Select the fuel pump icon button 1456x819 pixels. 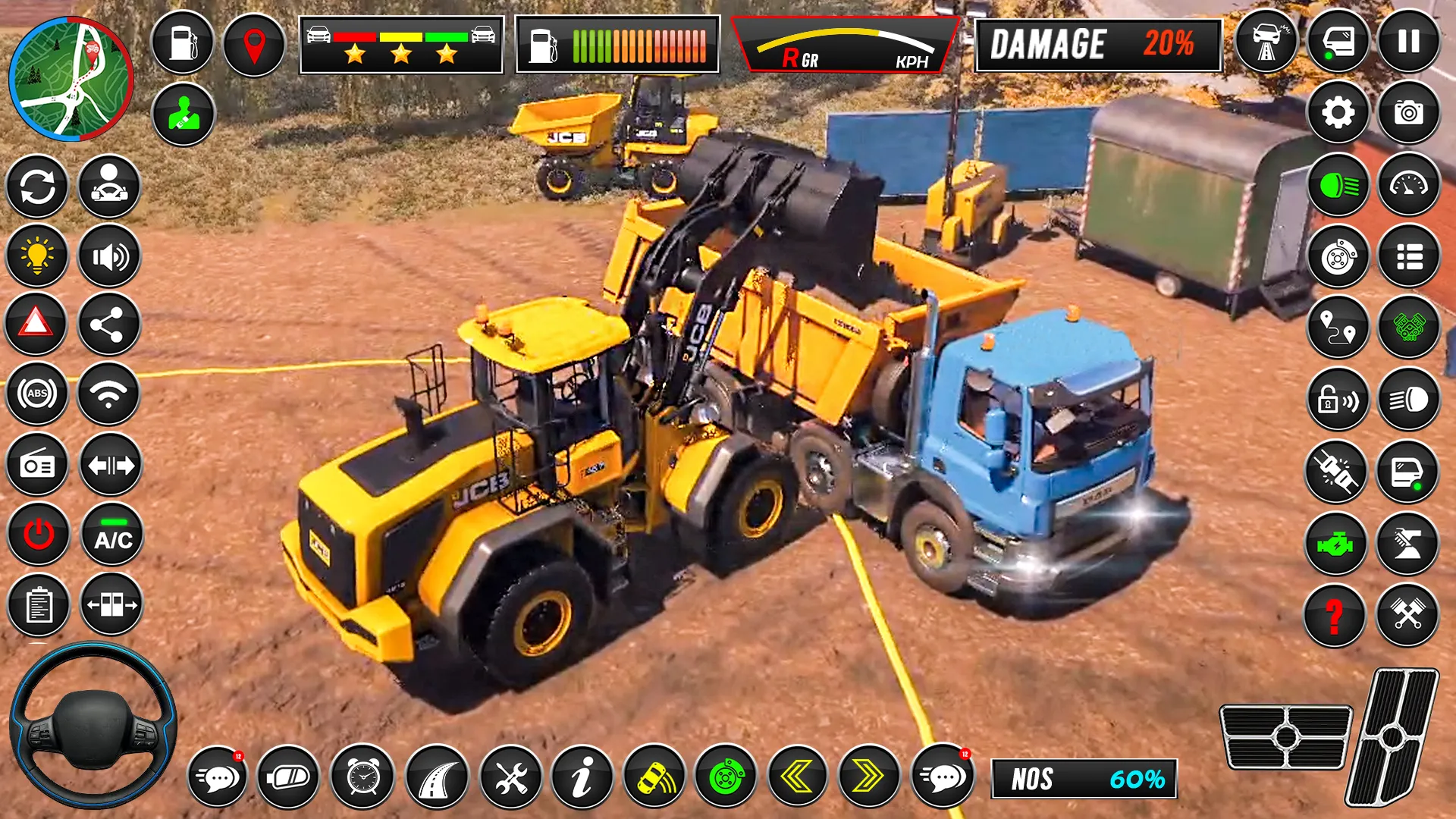point(183,43)
